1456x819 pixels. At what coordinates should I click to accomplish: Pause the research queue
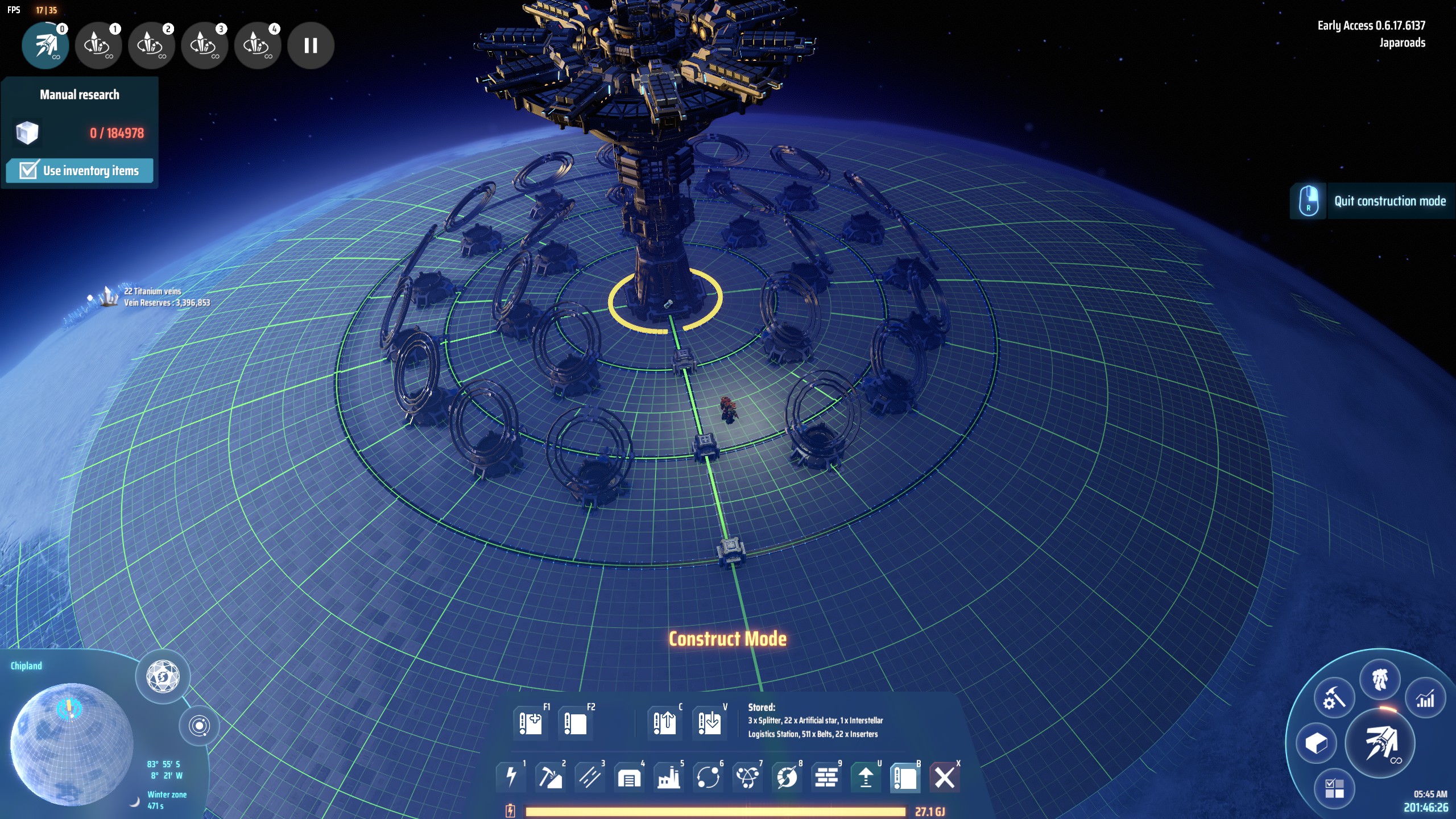[311, 45]
